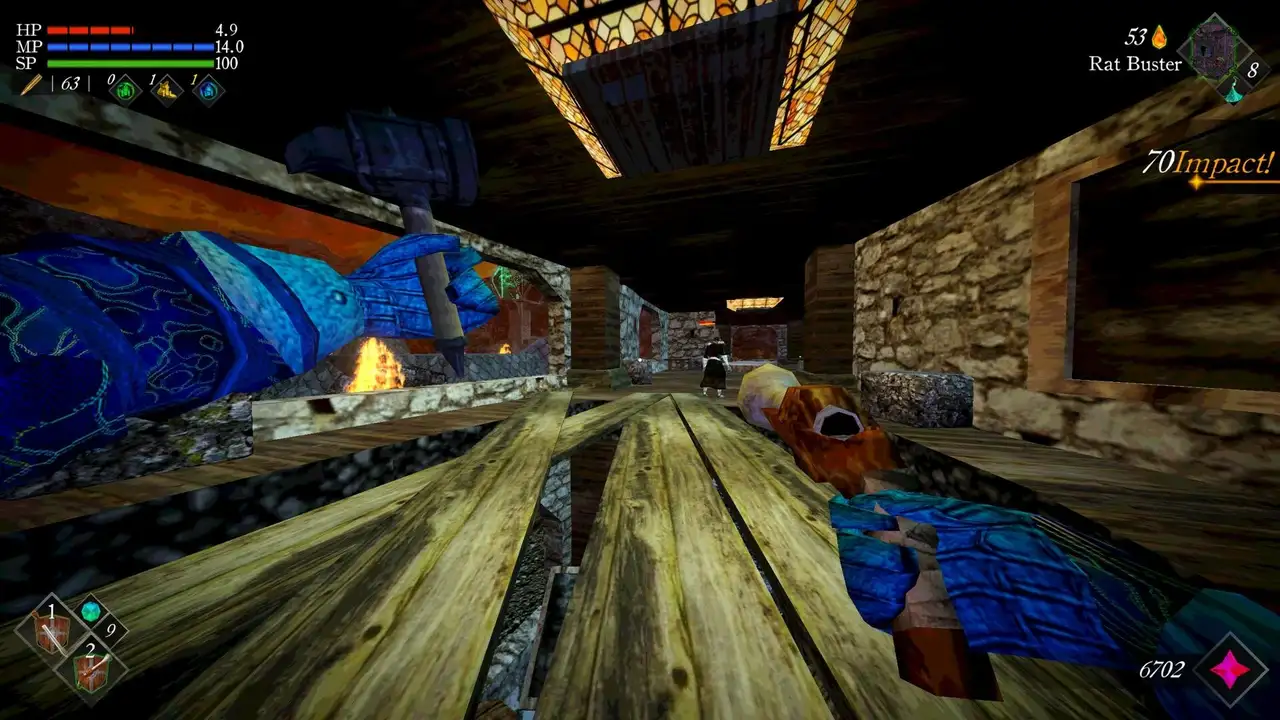Select the green circular spell icon
1280x720 pixels.
126,90
